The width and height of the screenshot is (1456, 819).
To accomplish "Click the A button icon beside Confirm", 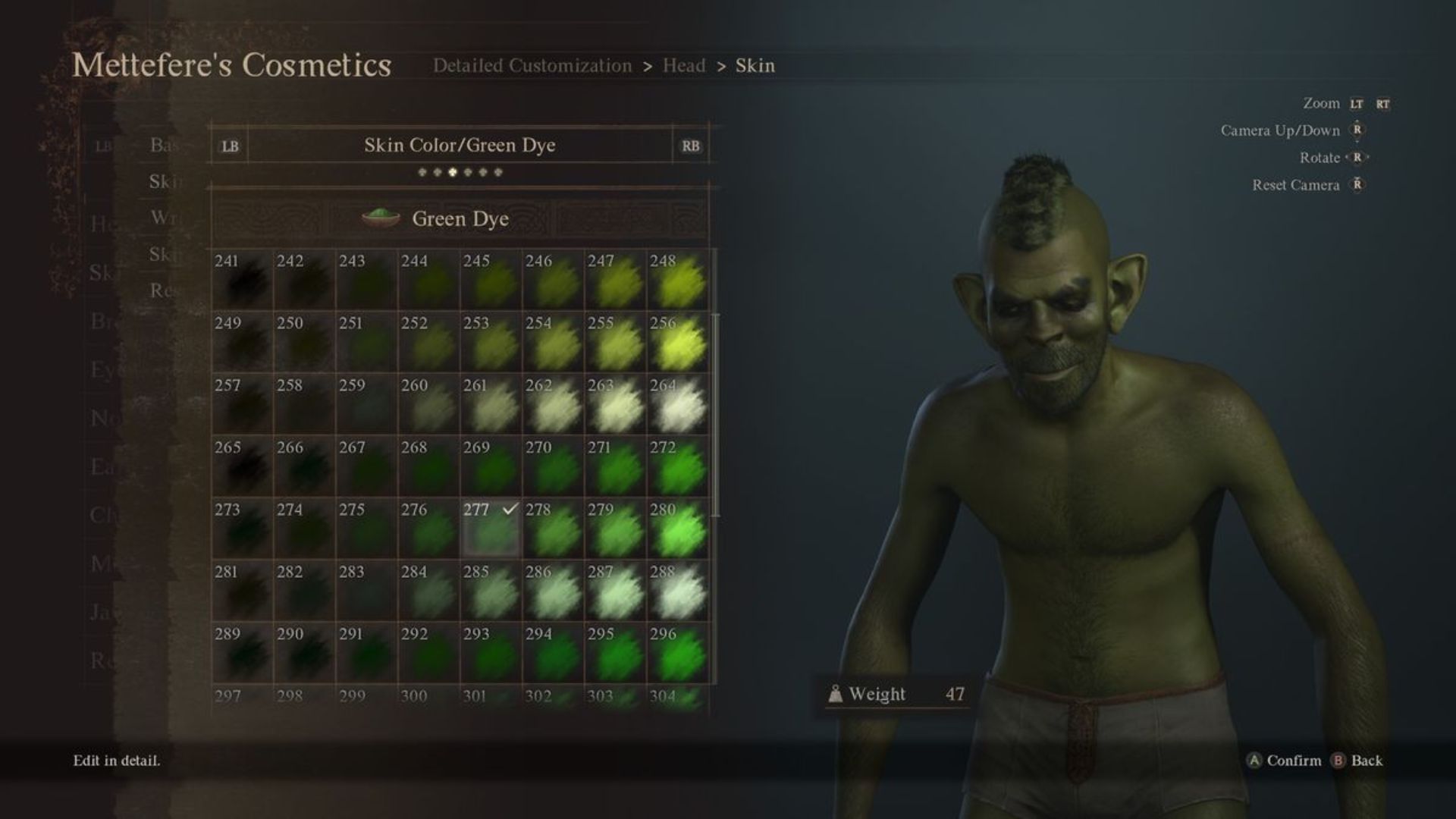I will (1252, 761).
